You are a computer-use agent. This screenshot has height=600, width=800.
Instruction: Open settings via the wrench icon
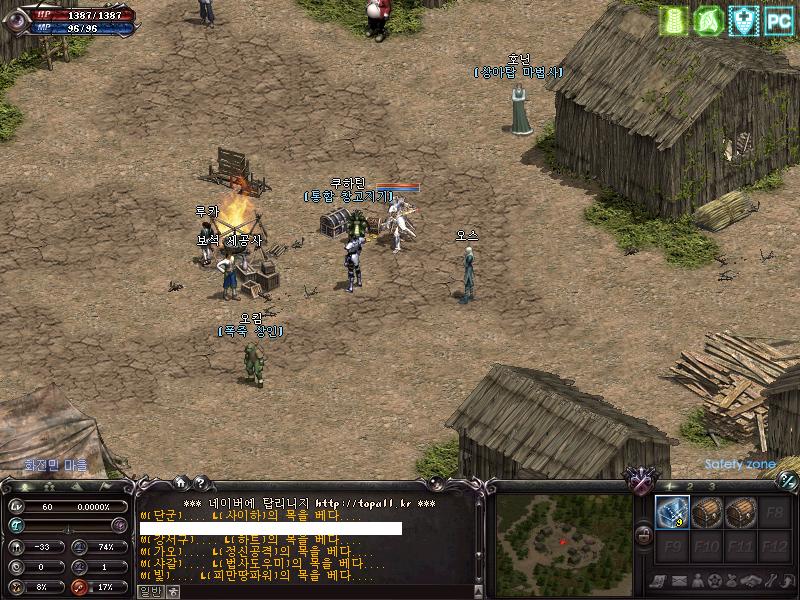click(770, 582)
